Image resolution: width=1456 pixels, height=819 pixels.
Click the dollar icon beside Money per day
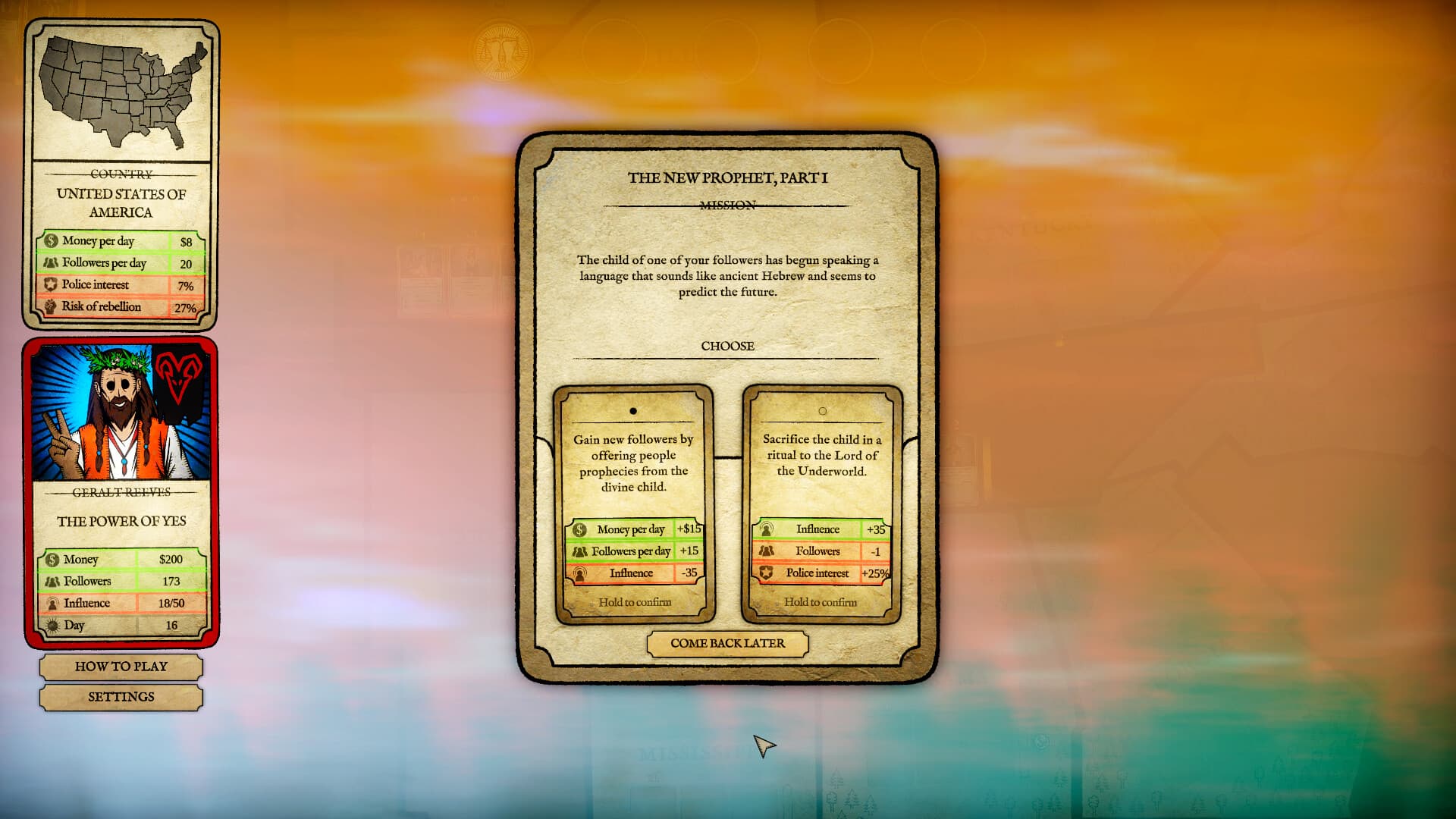tap(52, 240)
